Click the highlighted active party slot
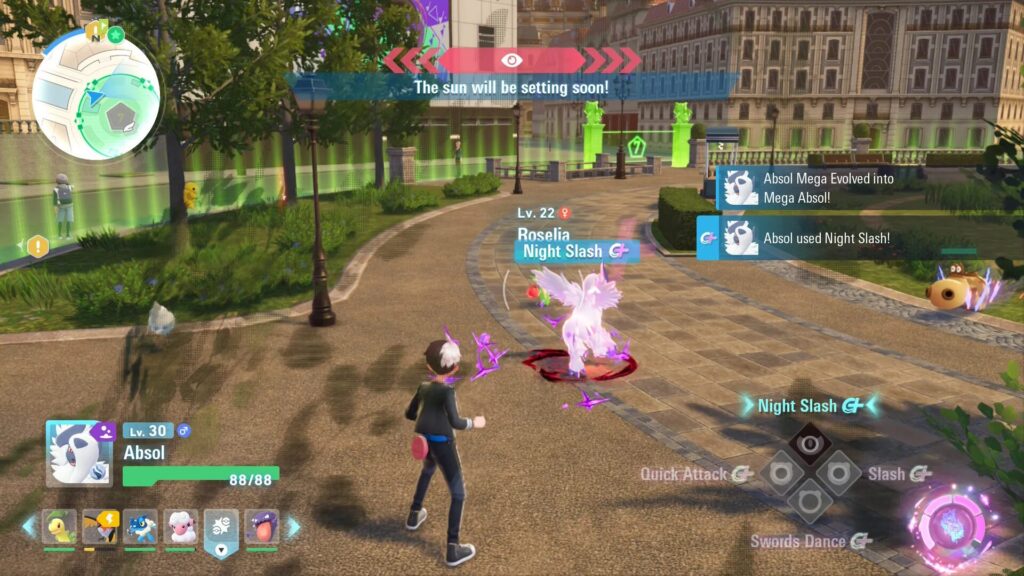This screenshot has width=1024, height=576. click(221, 528)
